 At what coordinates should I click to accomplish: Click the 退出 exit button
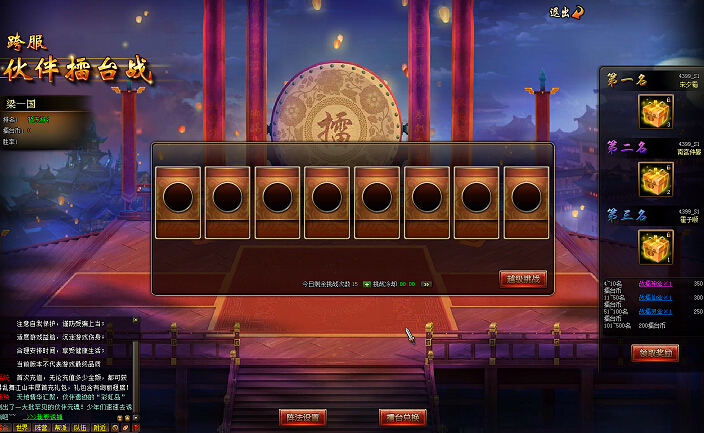click(x=567, y=12)
